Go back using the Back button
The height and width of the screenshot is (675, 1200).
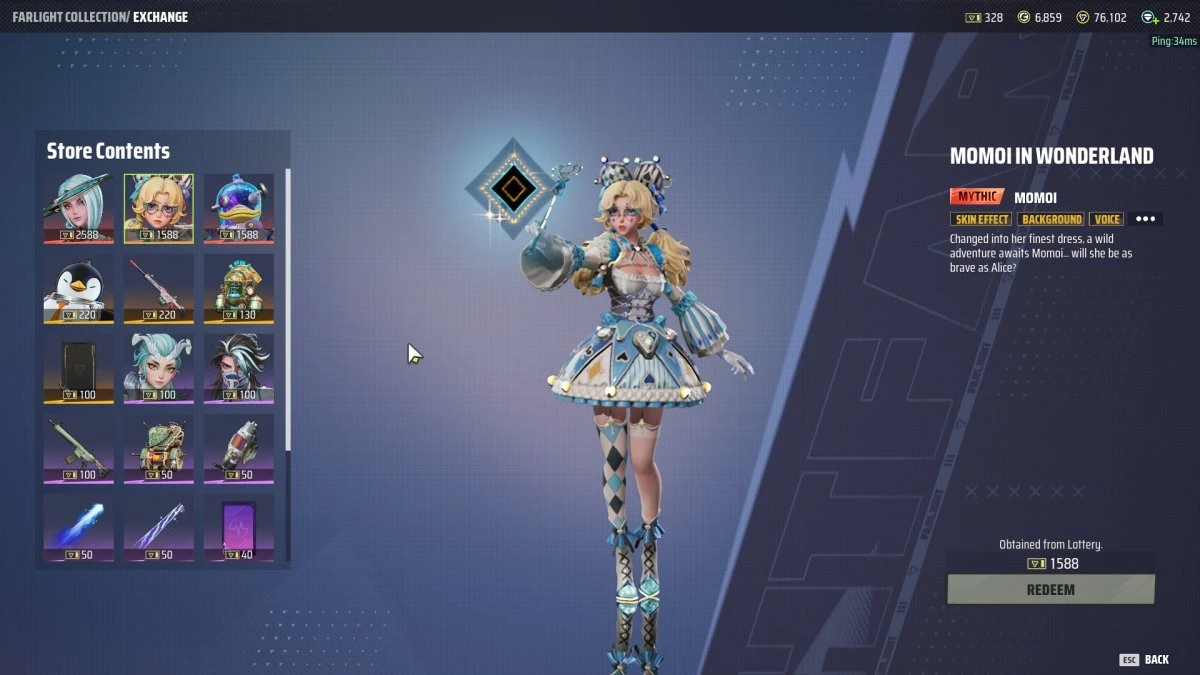pyautogui.click(x=1145, y=660)
